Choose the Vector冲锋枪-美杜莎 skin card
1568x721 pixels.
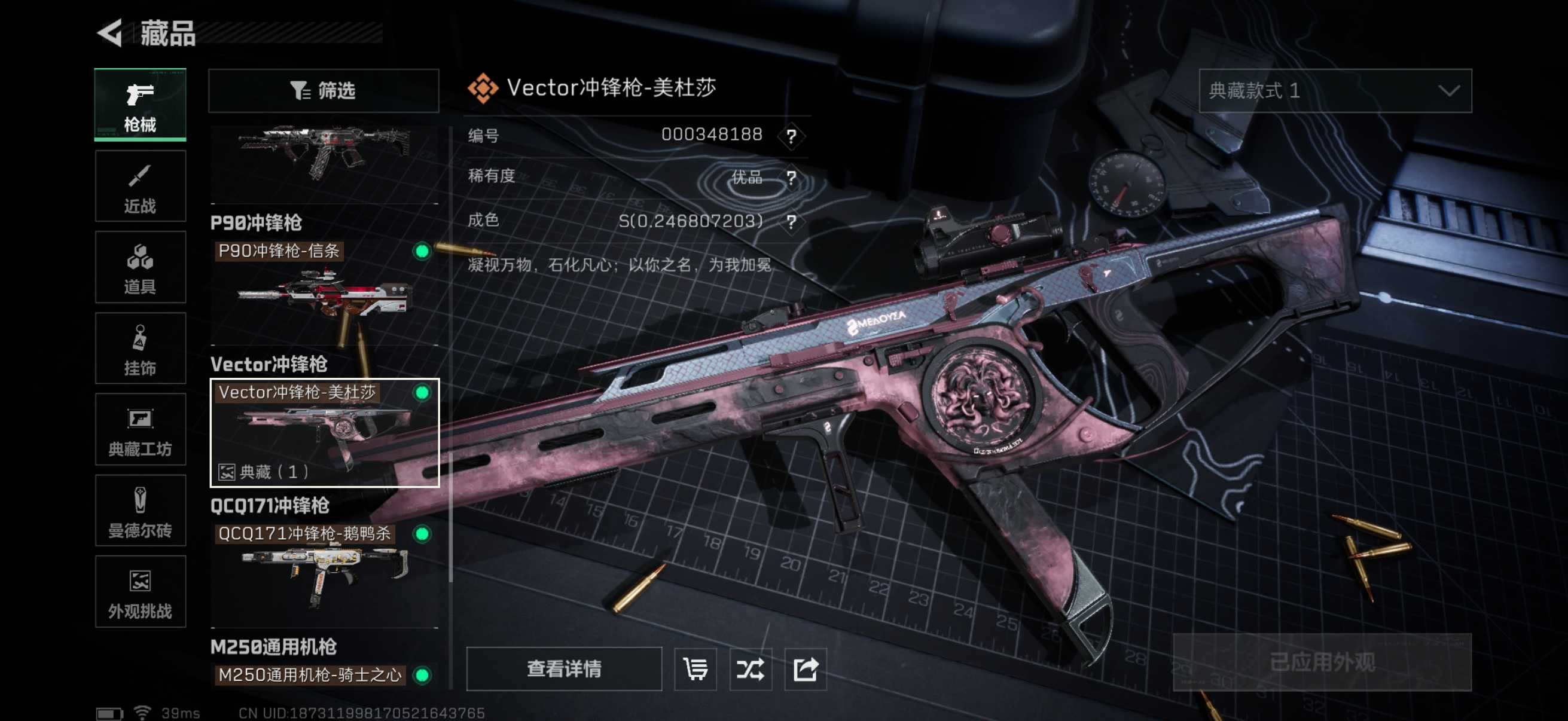(324, 433)
